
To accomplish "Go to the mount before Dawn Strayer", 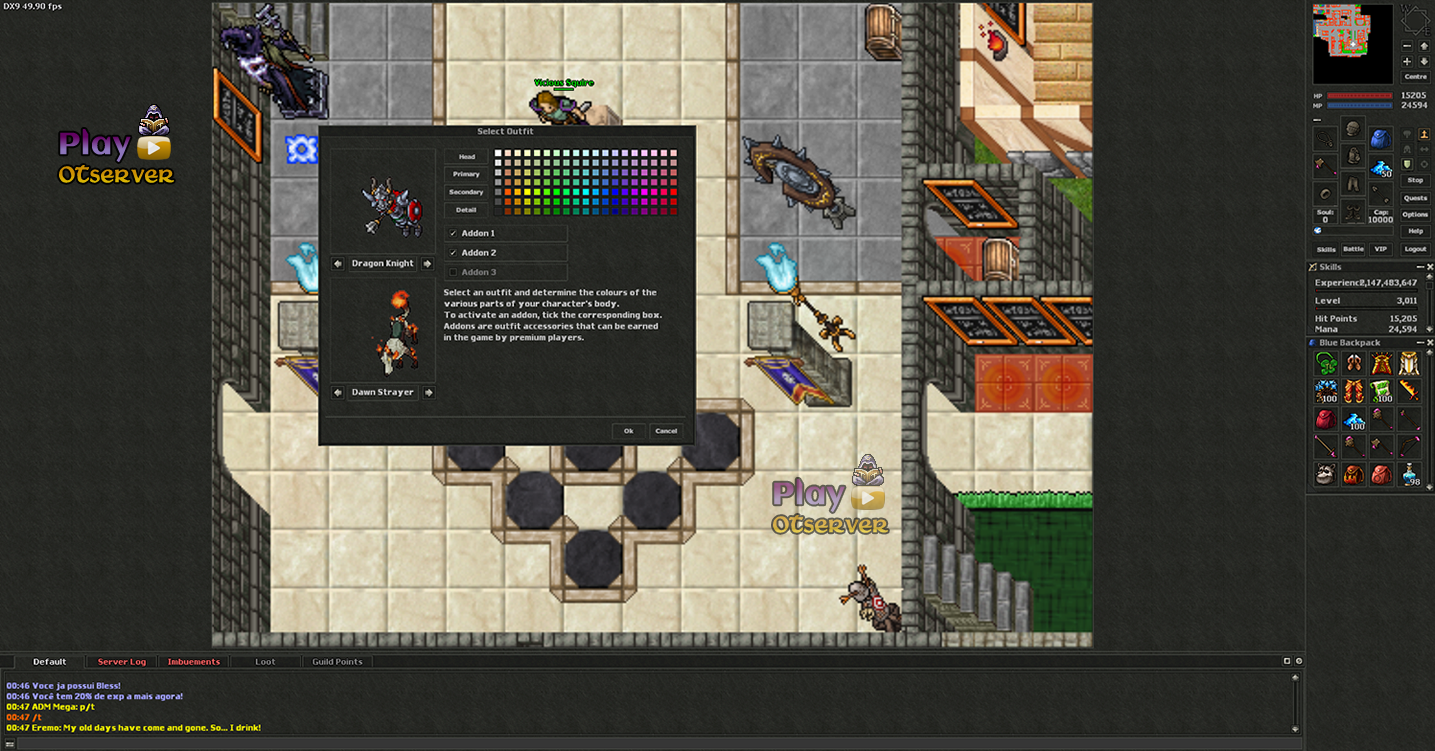I will click(x=338, y=393).
